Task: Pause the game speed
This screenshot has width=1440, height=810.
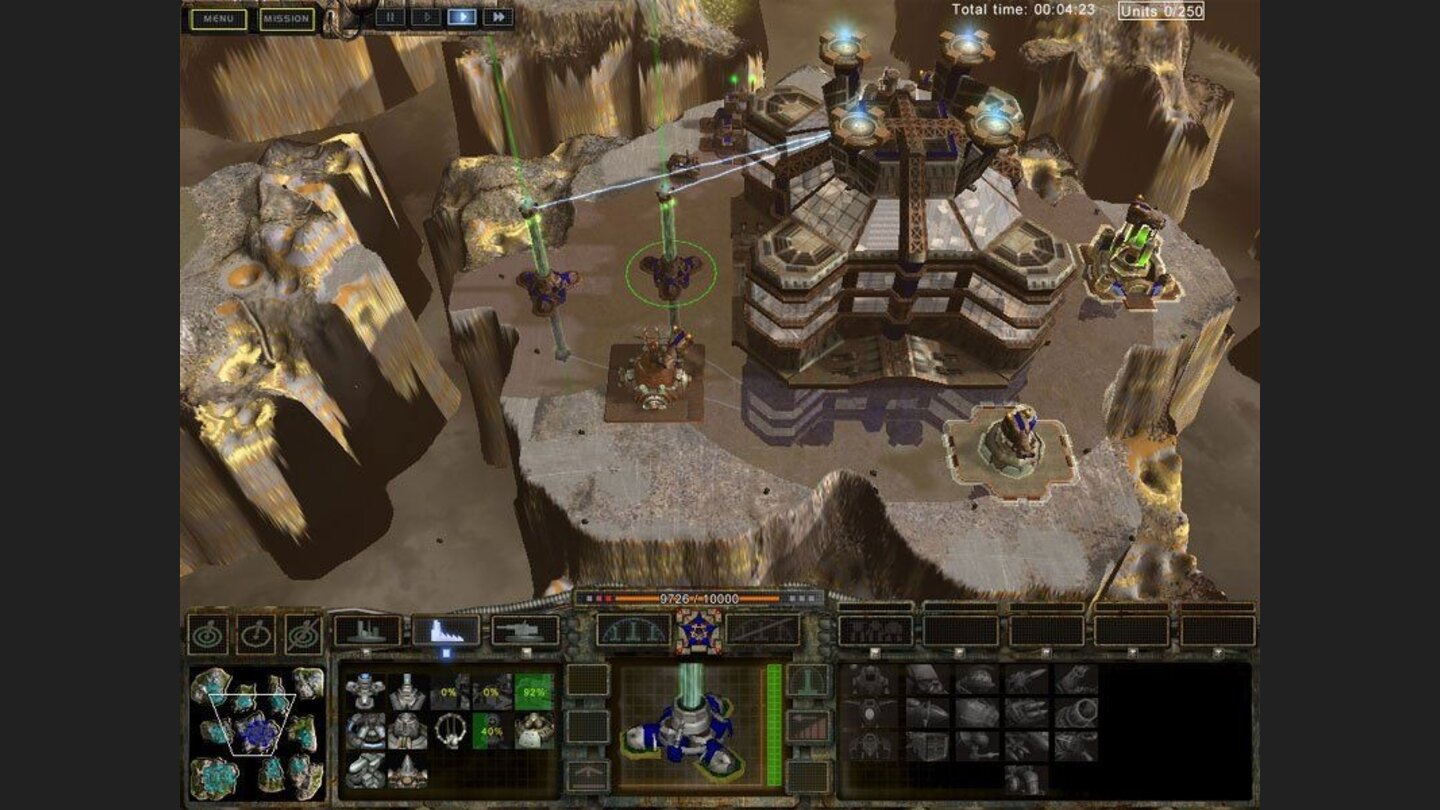Action: [390, 17]
